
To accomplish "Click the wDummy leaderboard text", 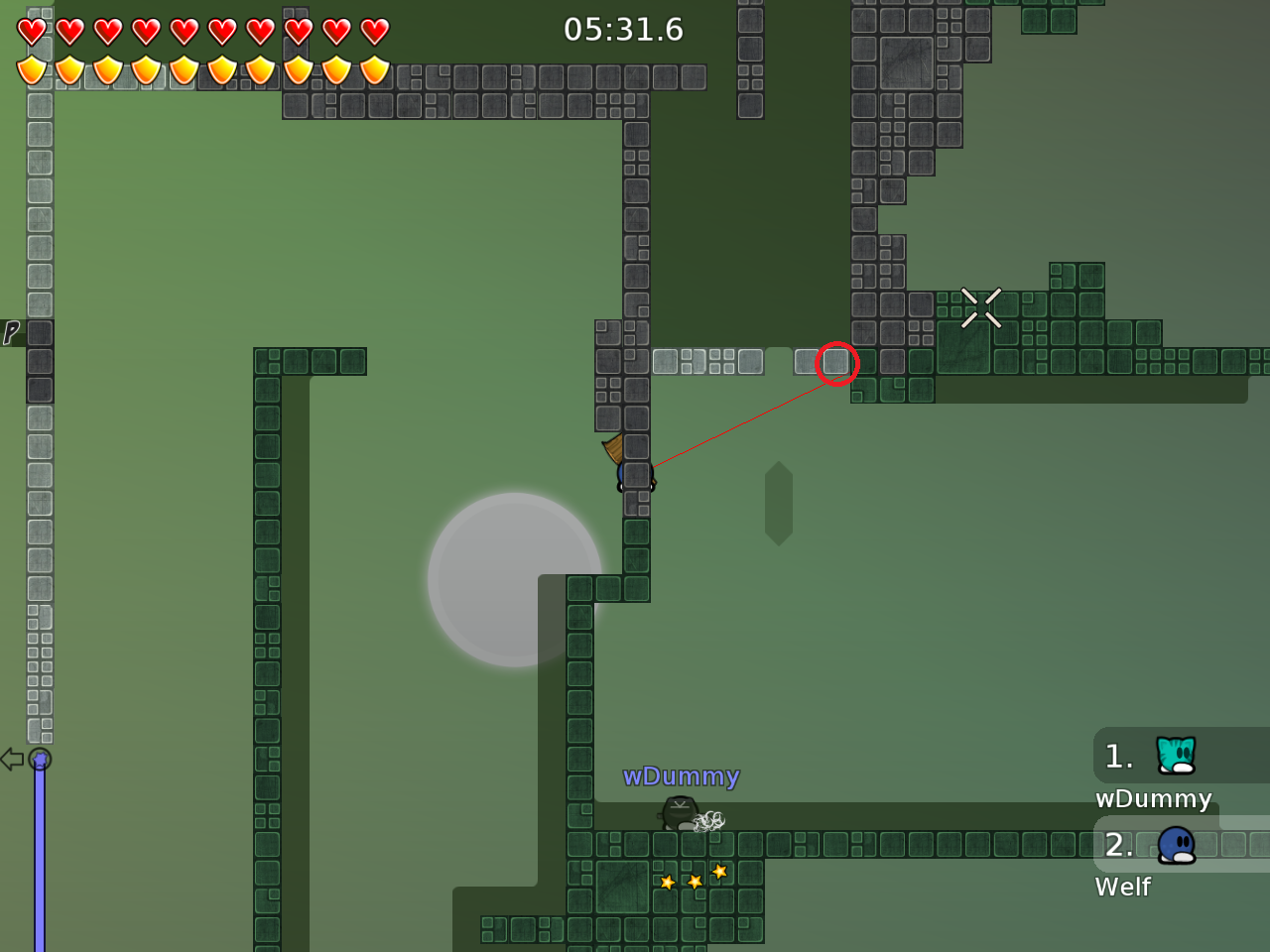I will point(1153,798).
